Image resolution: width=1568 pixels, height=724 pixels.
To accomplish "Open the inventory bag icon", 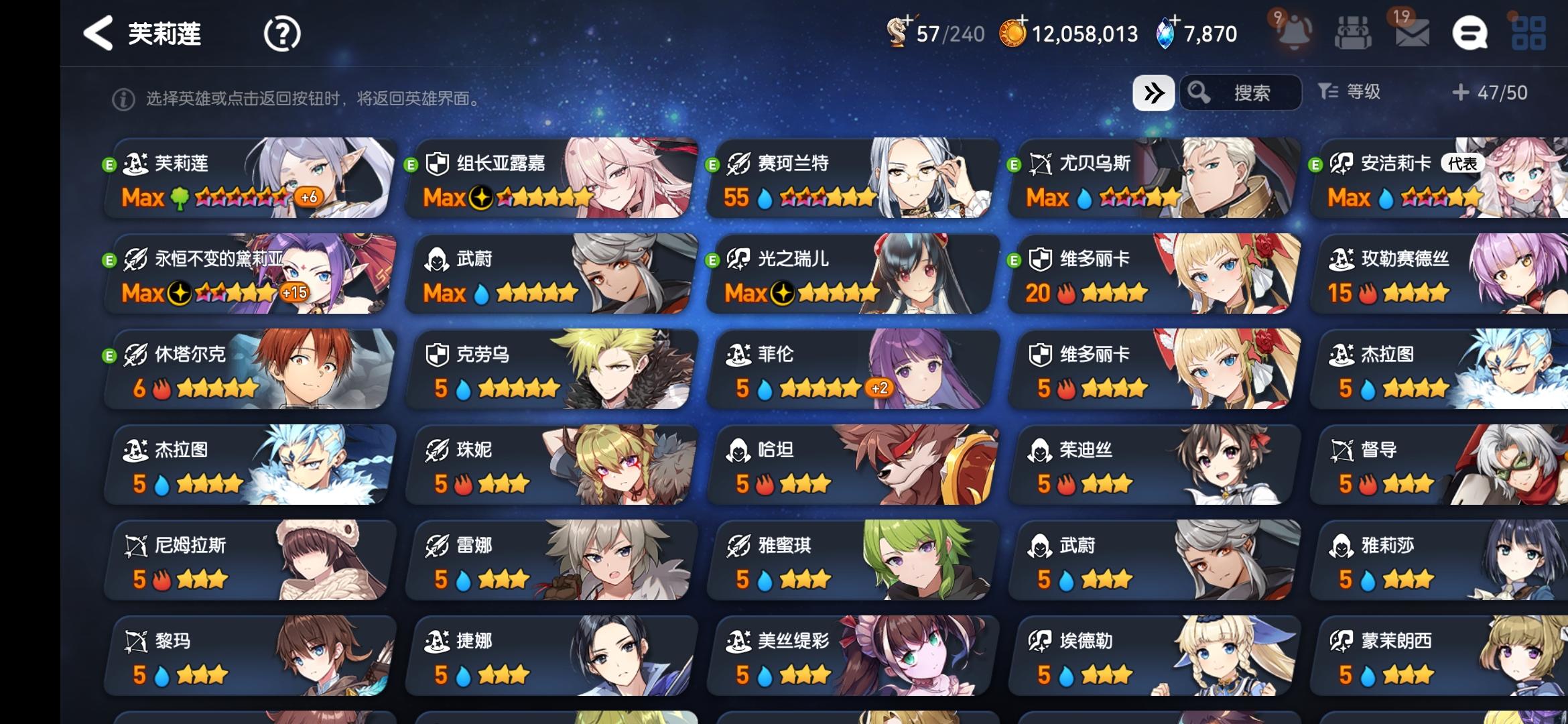I will pyautogui.click(x=1353, y=32).
